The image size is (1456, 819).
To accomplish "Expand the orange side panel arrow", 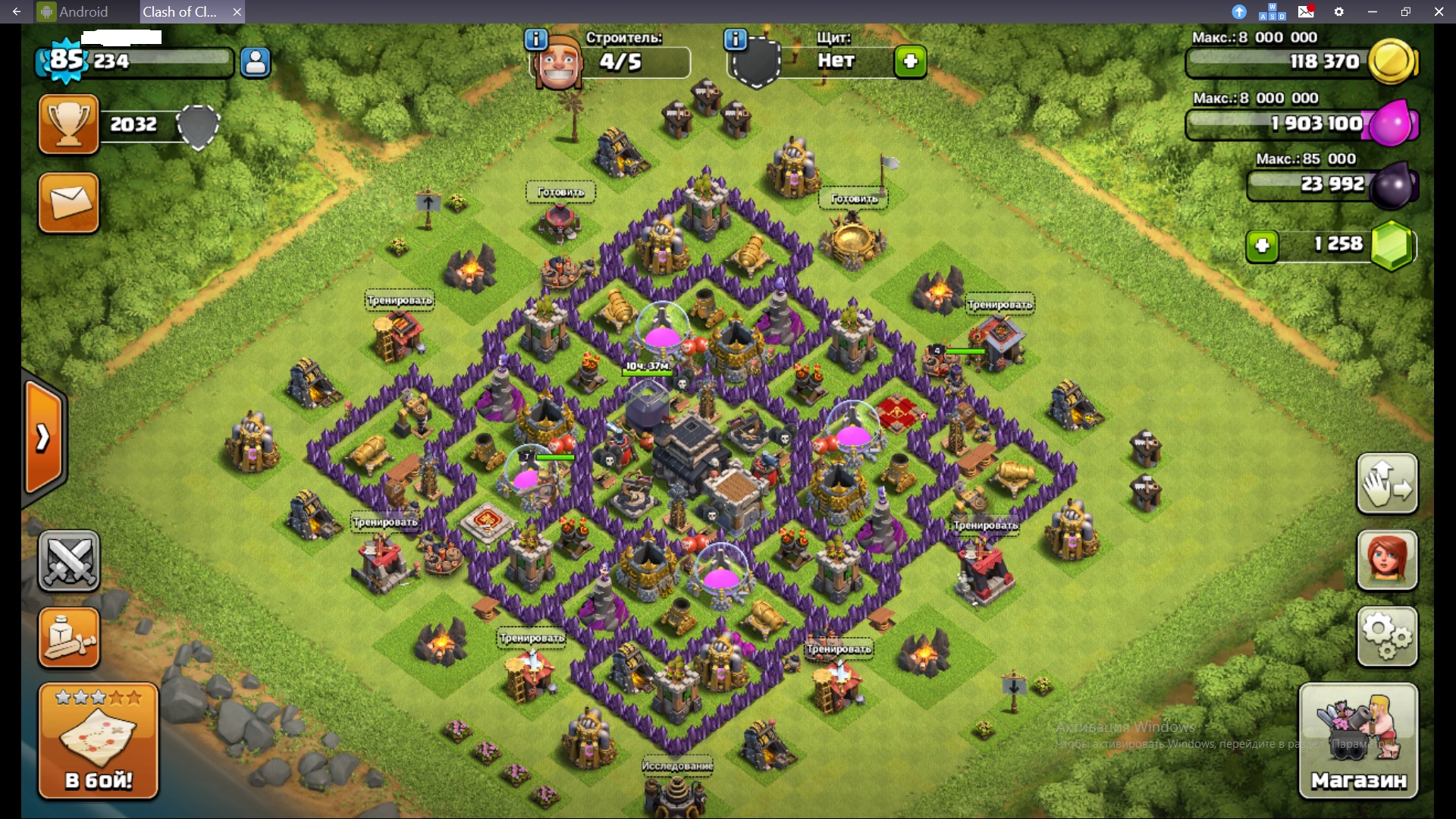I will tap(44, 438).
